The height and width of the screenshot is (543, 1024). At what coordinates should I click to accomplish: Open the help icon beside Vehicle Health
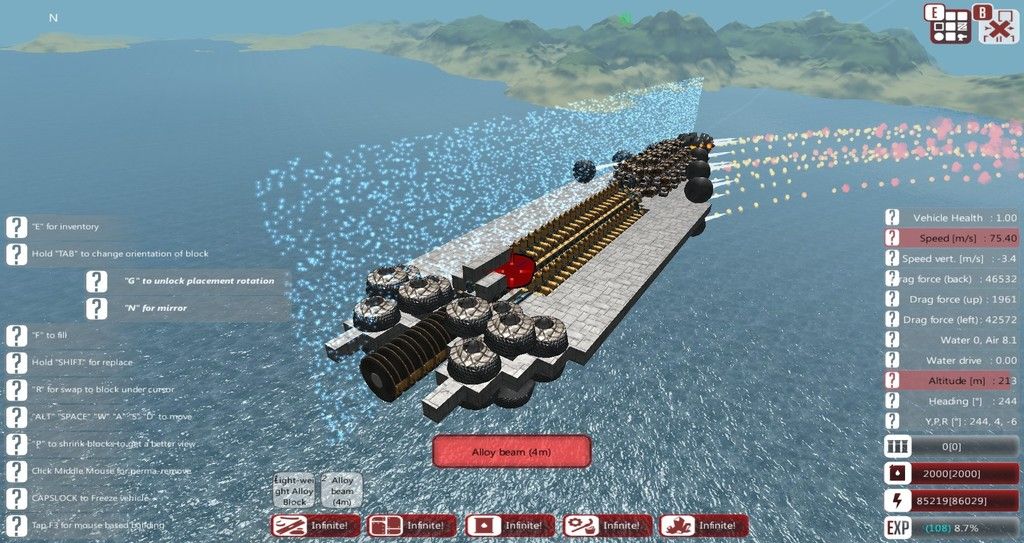(x=895, y=218)
